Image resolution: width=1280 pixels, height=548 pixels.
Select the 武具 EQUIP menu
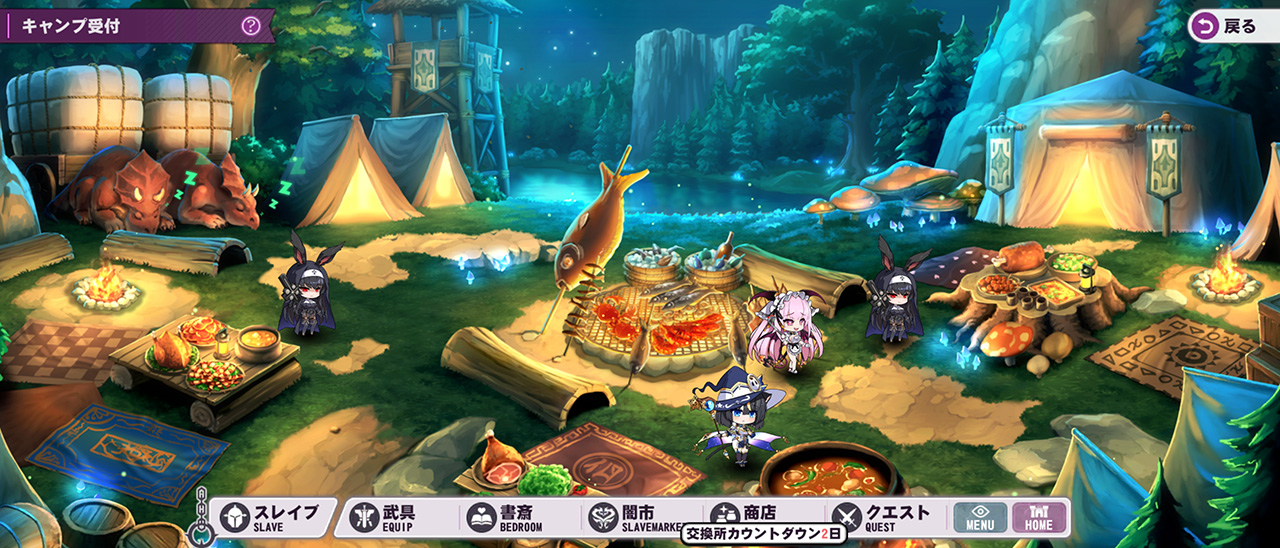click(x=388, y=516)
